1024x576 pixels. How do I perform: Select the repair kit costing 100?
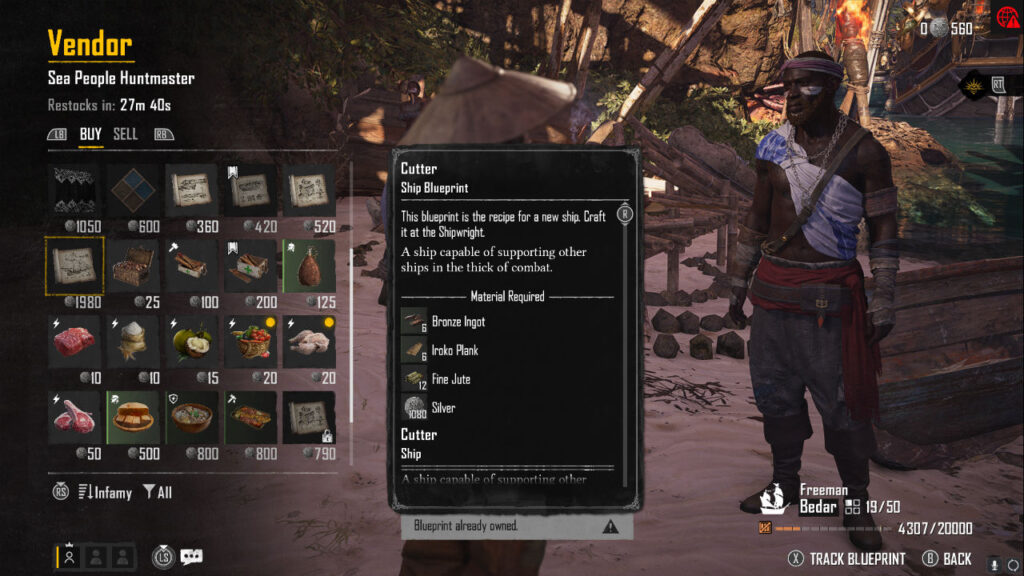tap(191, 266)
